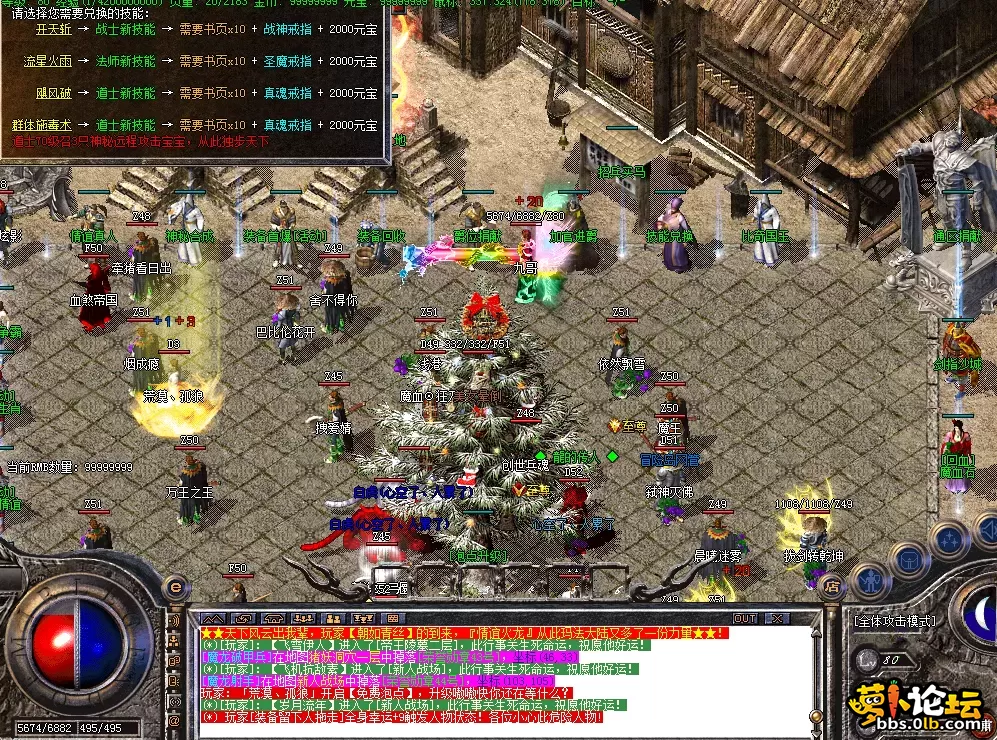This screenshot has width=997, height=740.
Task: Switch the 全体攻击模式 attack mode label
Action: click(896, 620)
